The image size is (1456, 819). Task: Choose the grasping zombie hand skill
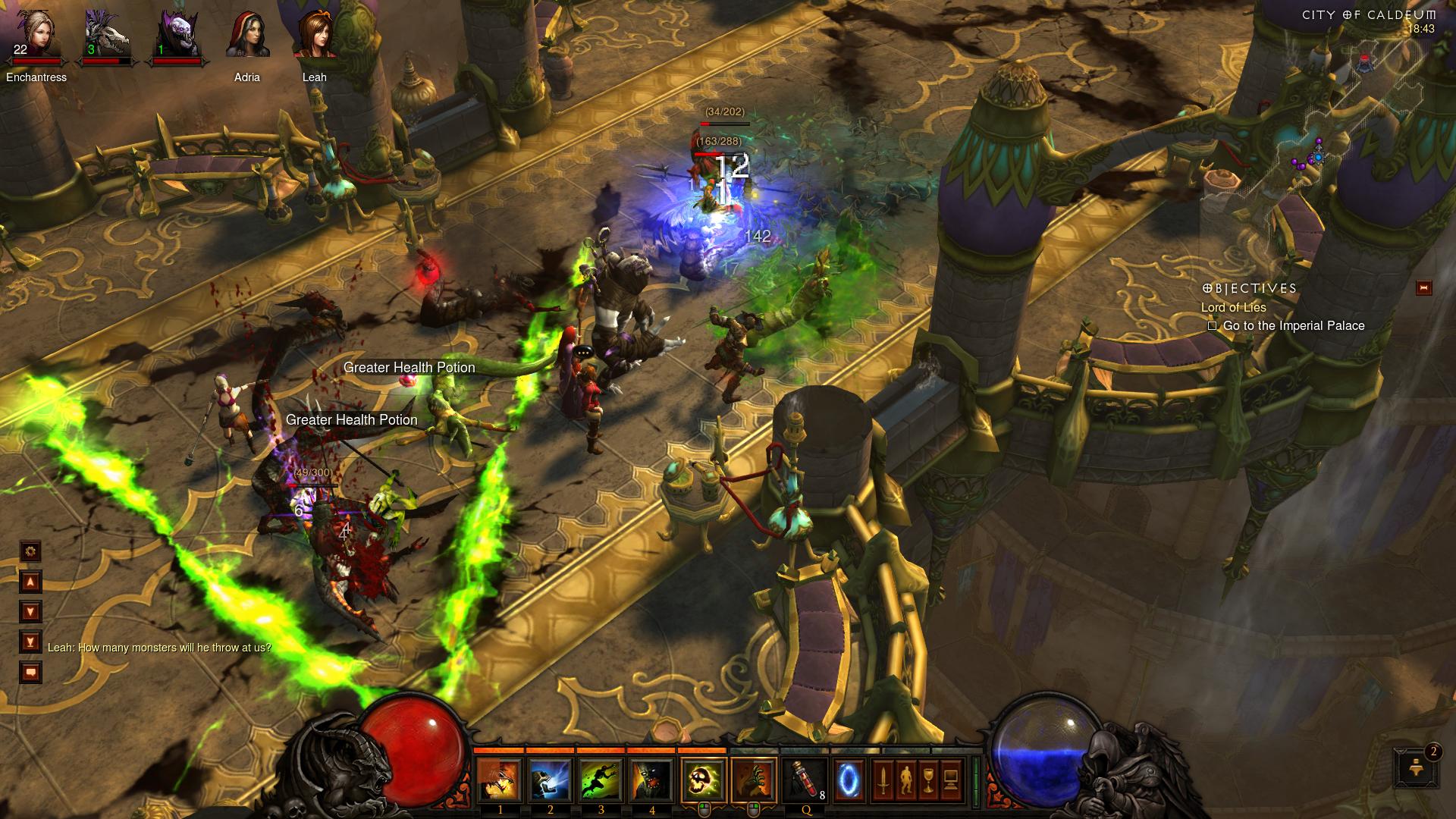click(x=754, y=780)
